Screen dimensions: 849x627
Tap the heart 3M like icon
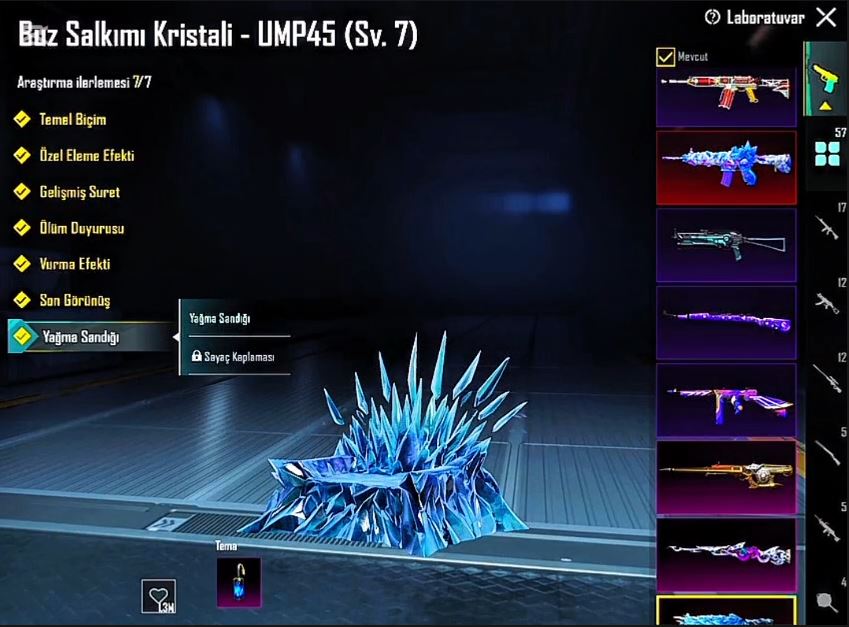click(x=158, y=597)
